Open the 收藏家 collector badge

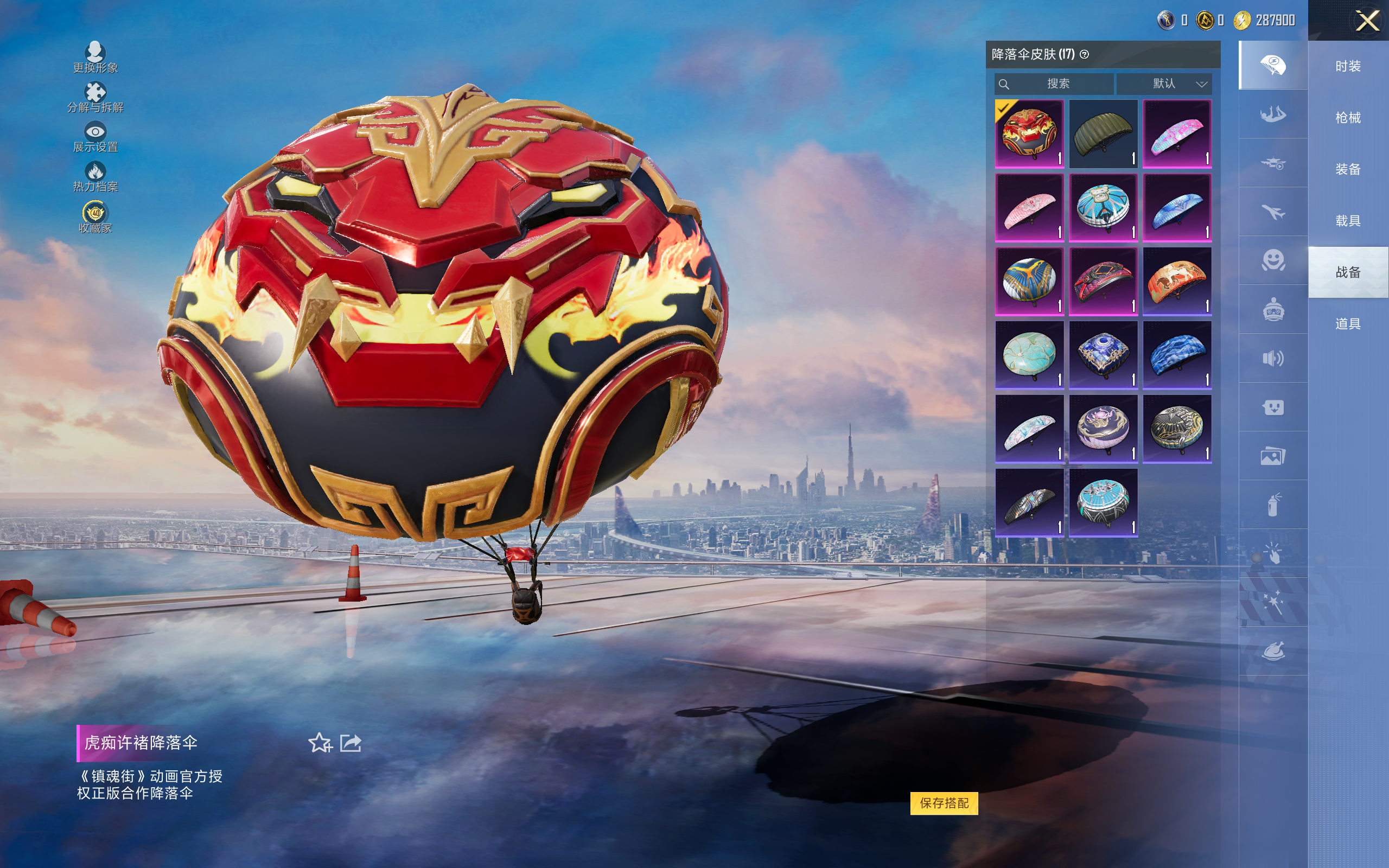pyautogui.click(x=95, y=217)
